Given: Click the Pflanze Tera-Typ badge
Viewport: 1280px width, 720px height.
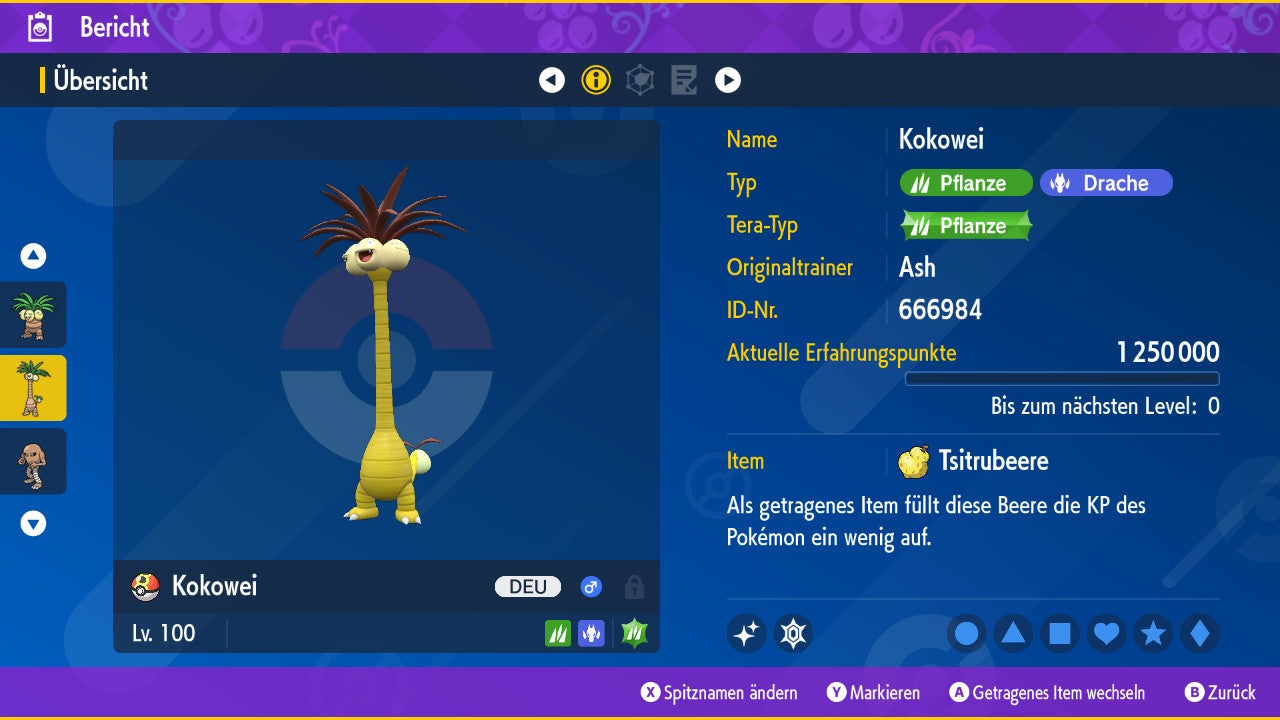Looking at the screenshot, I should pos(966,226).
